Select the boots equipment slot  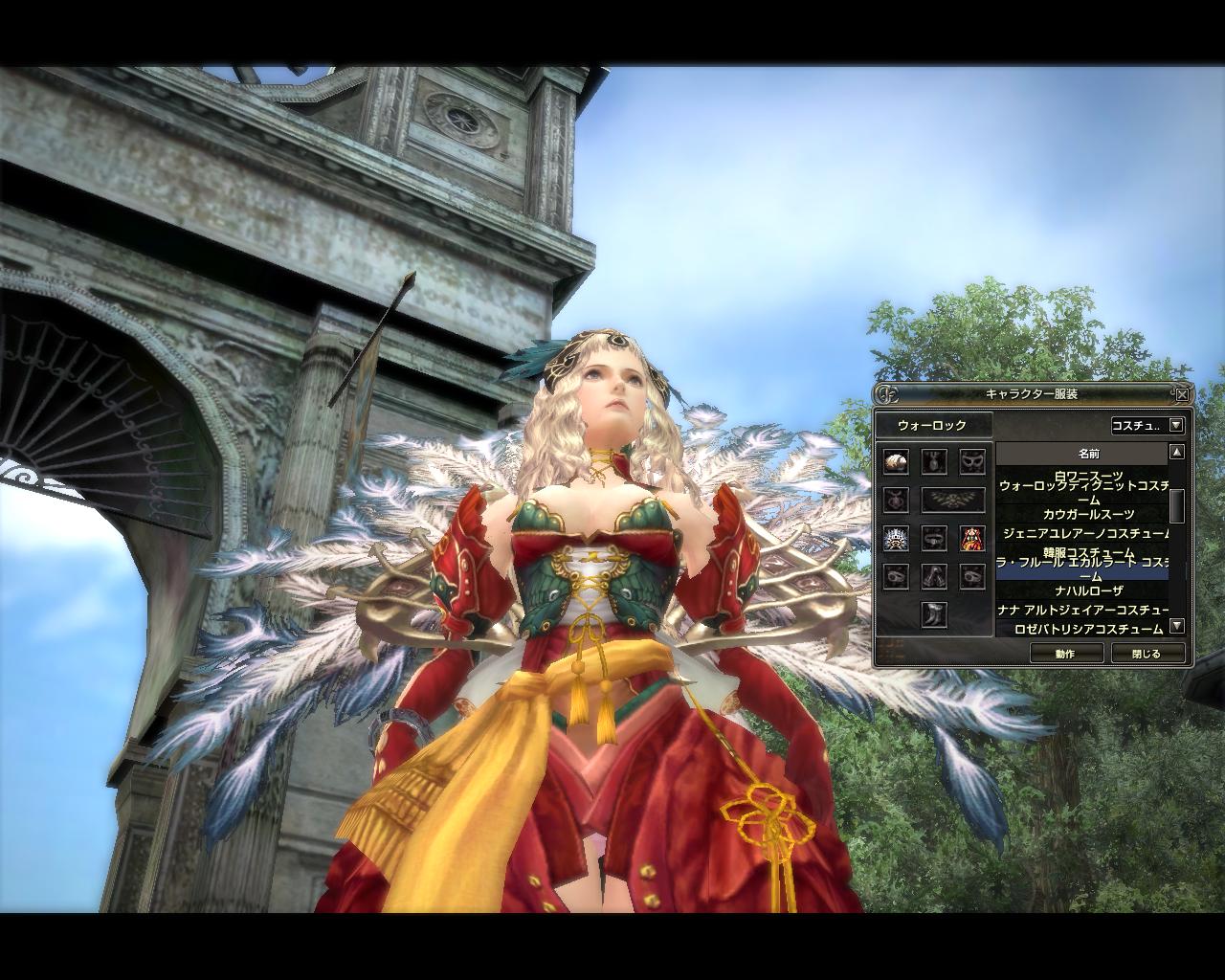934,613
